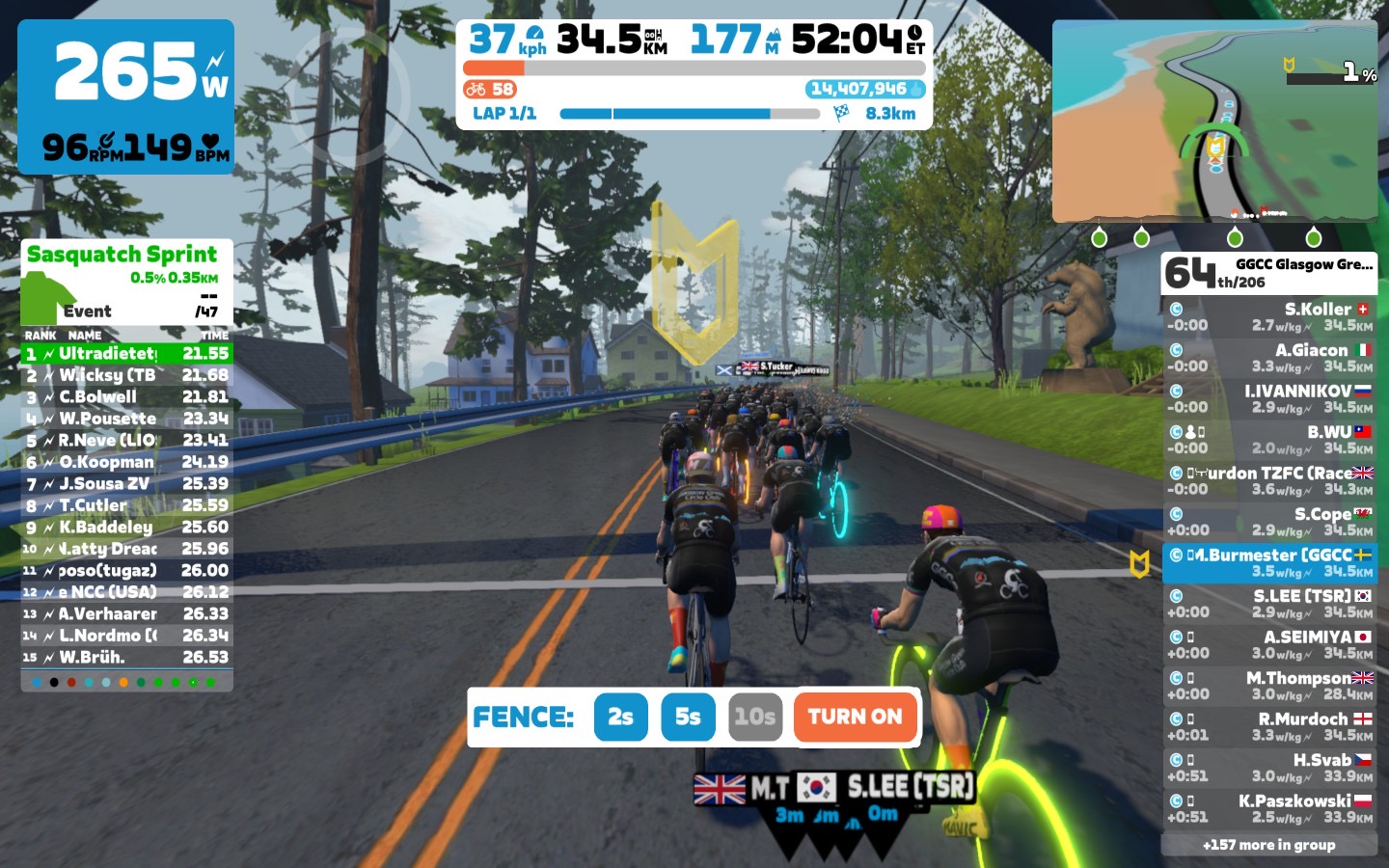
Task: Pick R.Murdoch from the riders list
Action: (x=1269, y=726)
